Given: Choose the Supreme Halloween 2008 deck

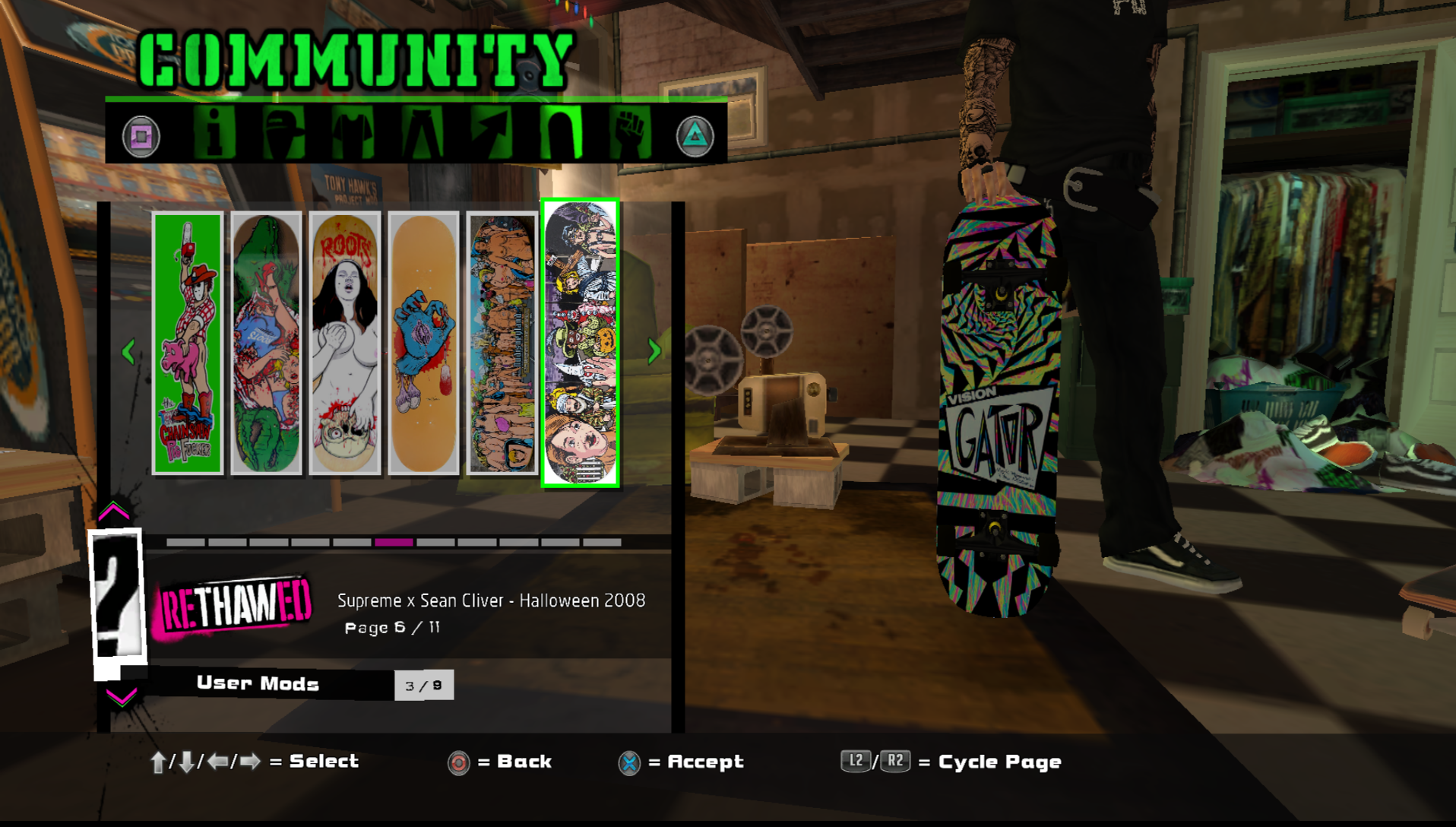Looking at the screenshot, I should click(581, 344).
